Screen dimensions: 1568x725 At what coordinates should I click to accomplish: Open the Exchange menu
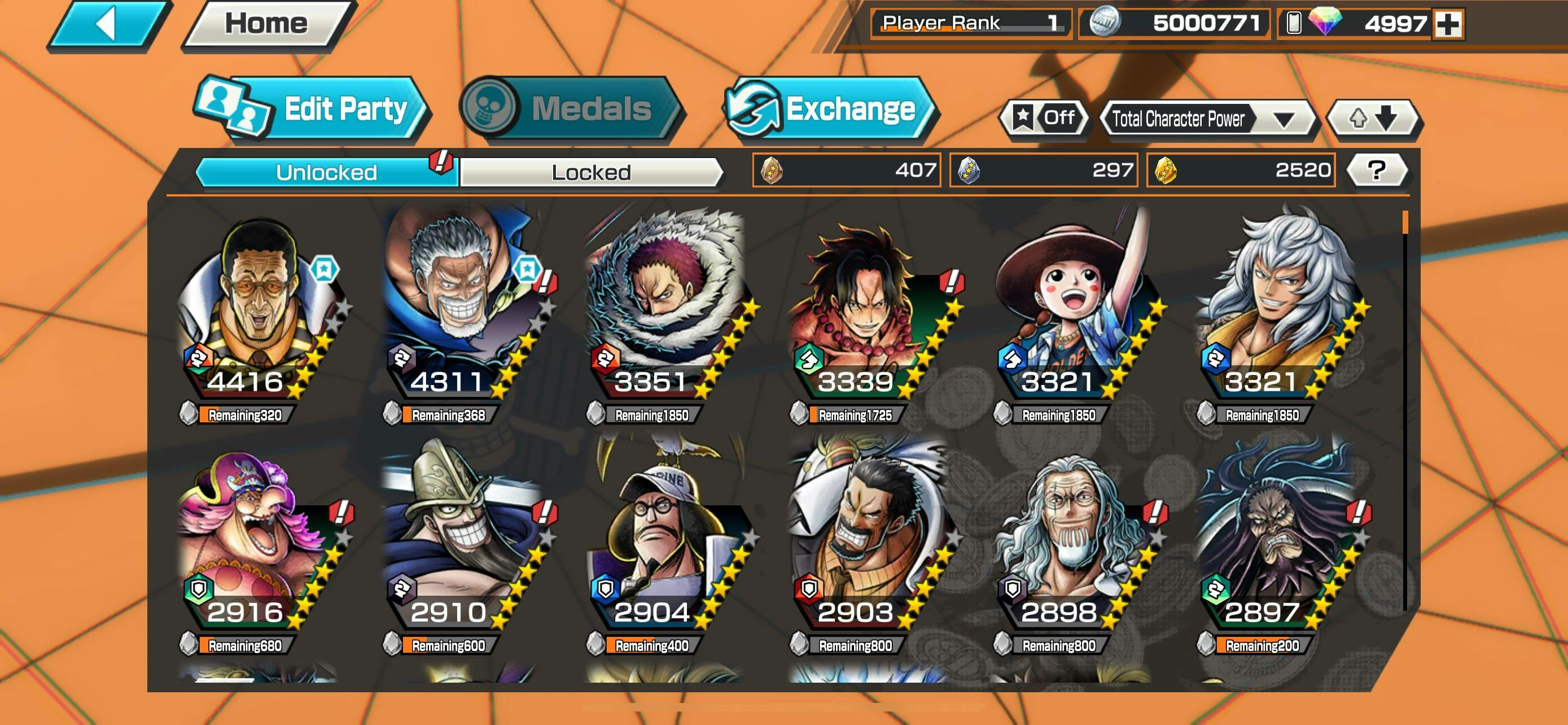830,110
